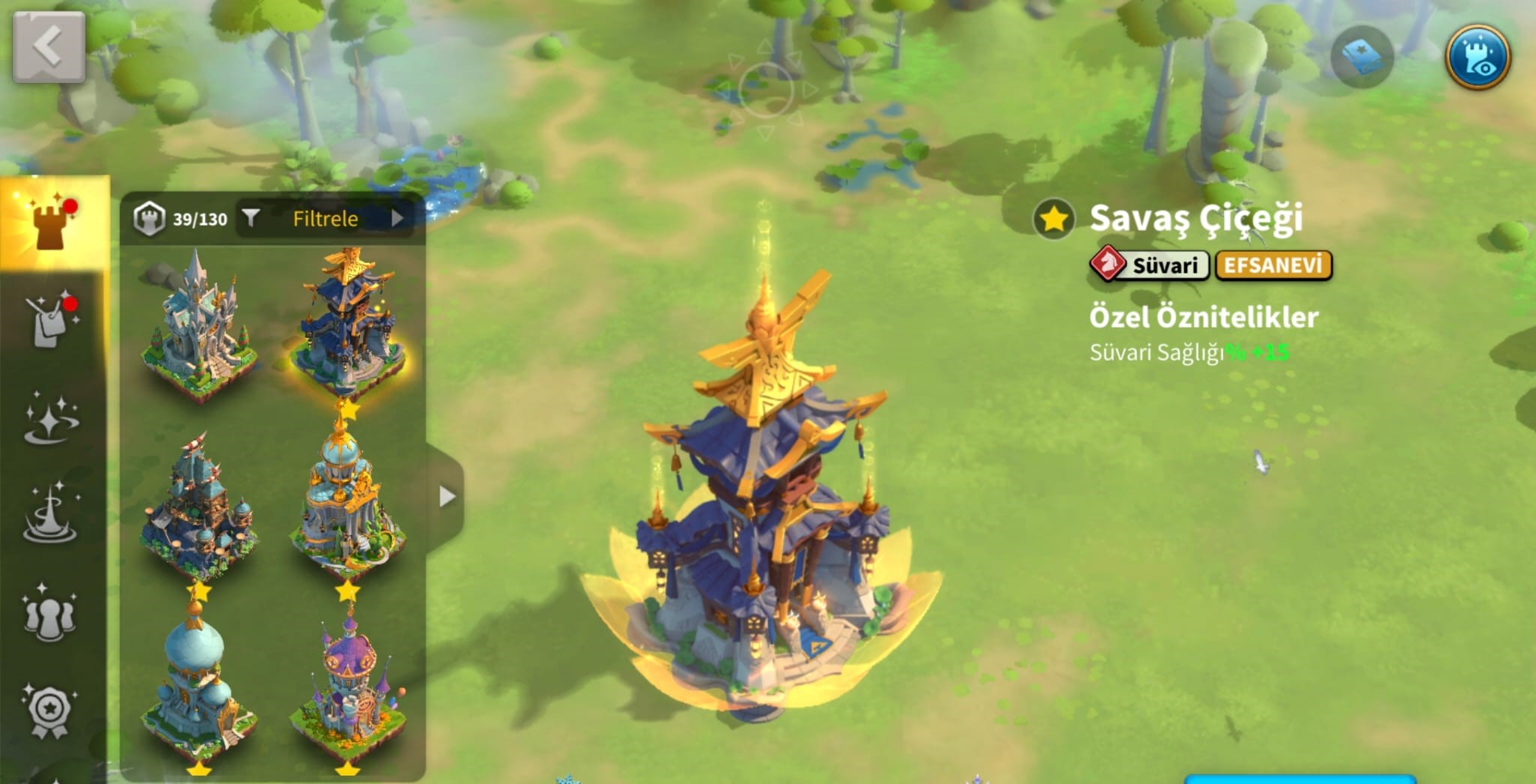Choose the fountain sparkle tab
Screen dimensions: 1536x784
[x=51, y=514]
